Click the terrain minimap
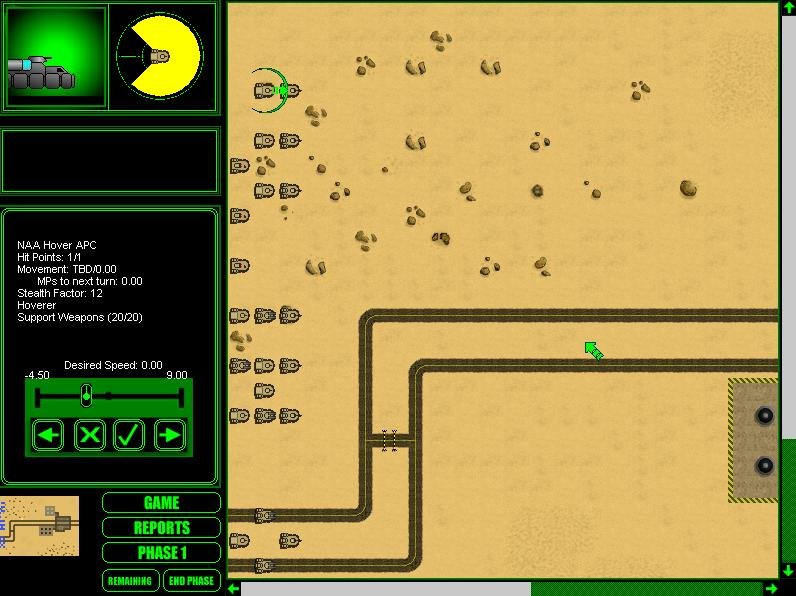The image size is (796, 596). click(40, 525)
